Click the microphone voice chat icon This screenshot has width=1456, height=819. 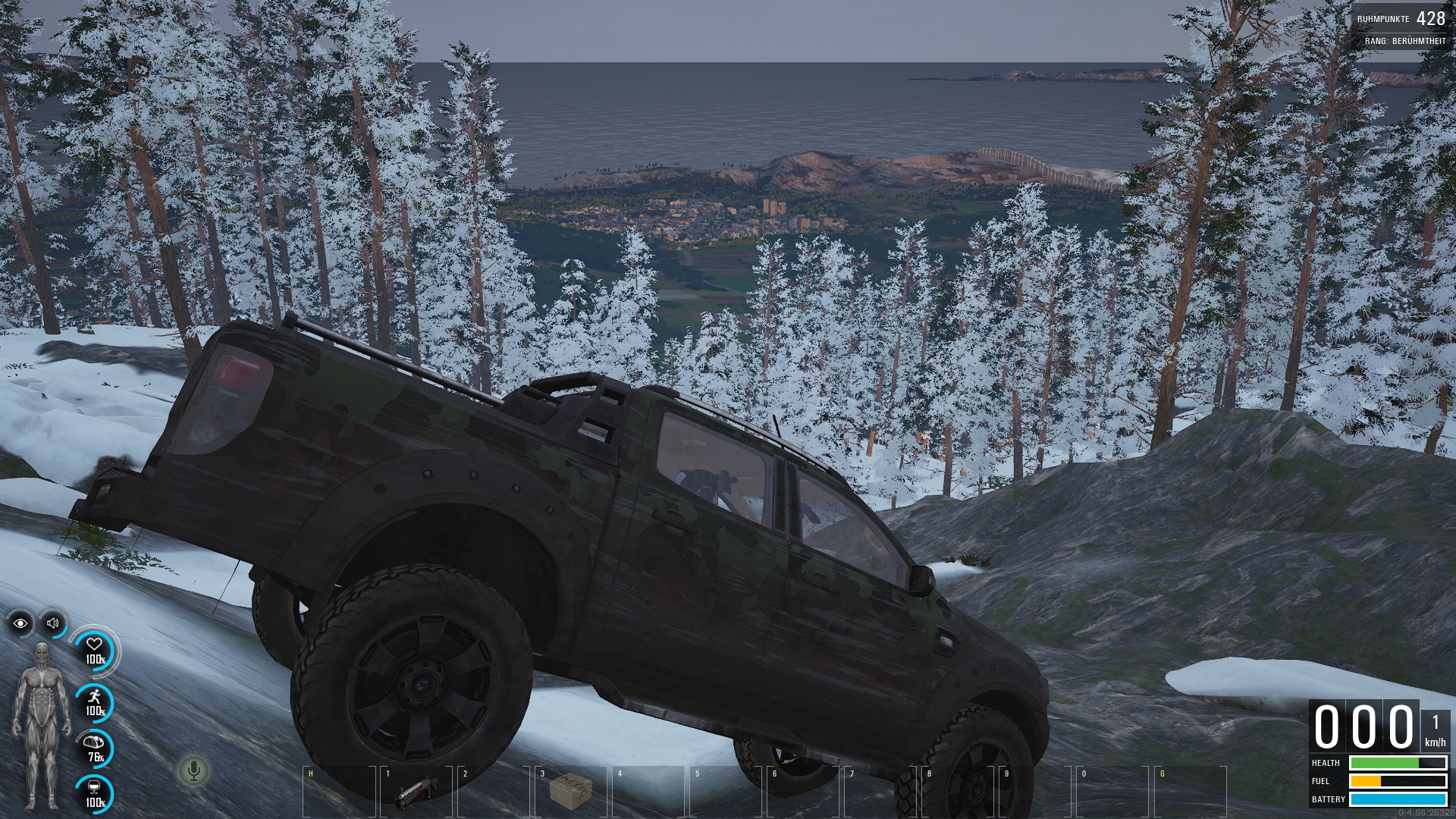194,771
